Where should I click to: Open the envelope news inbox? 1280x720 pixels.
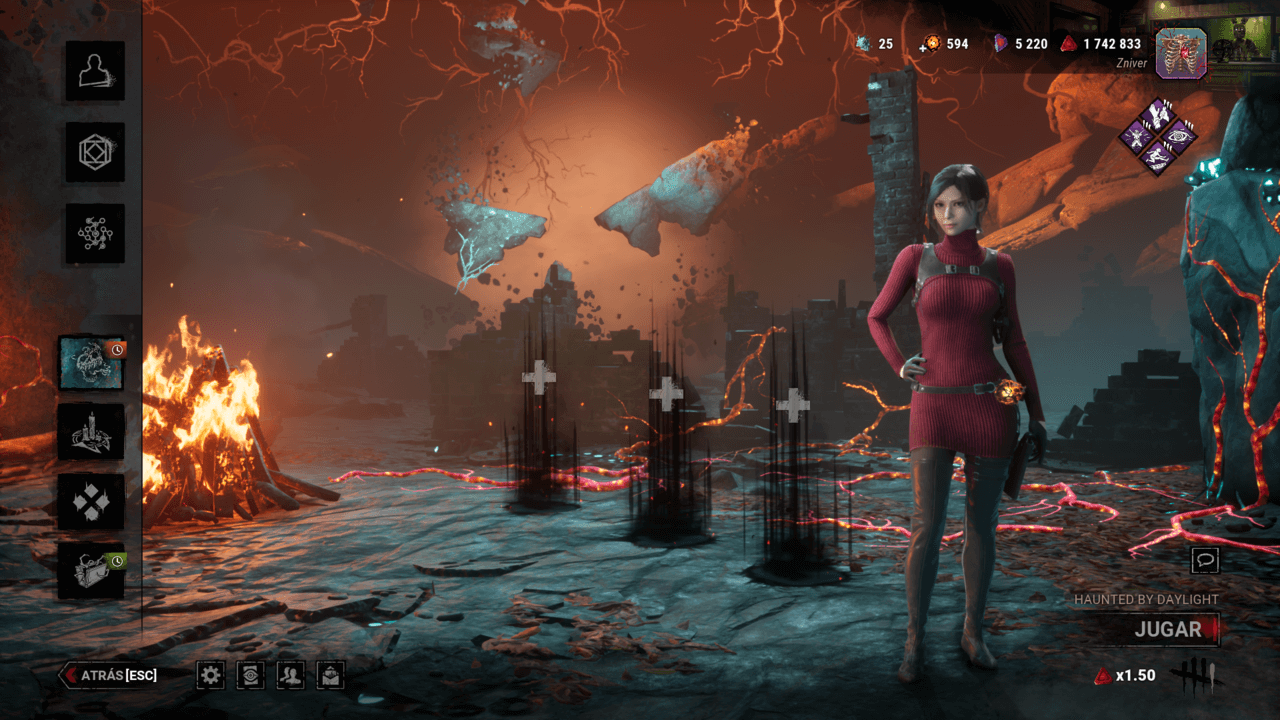331,676
